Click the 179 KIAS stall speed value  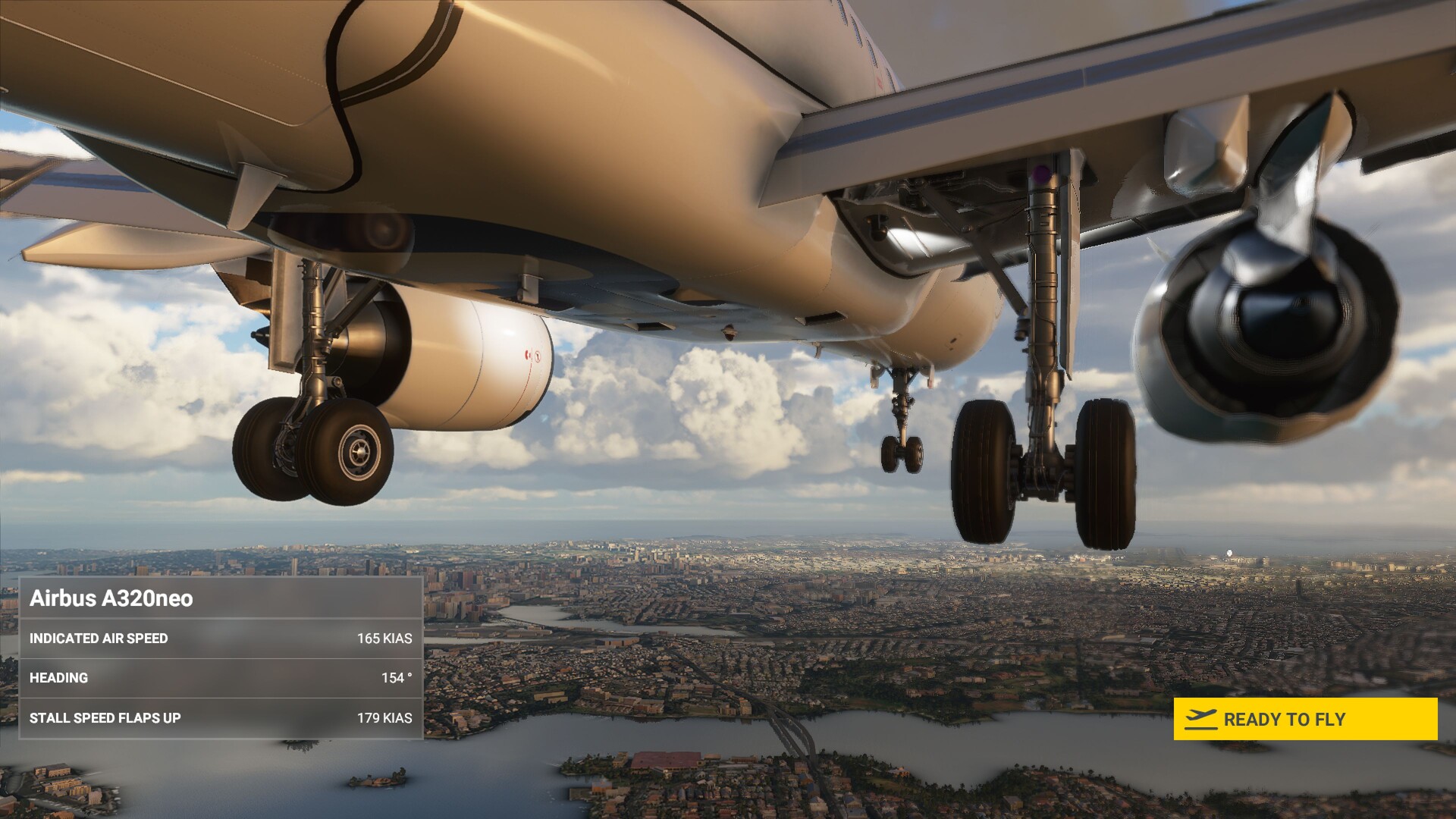pyautogui.click(x=385, y=717)
